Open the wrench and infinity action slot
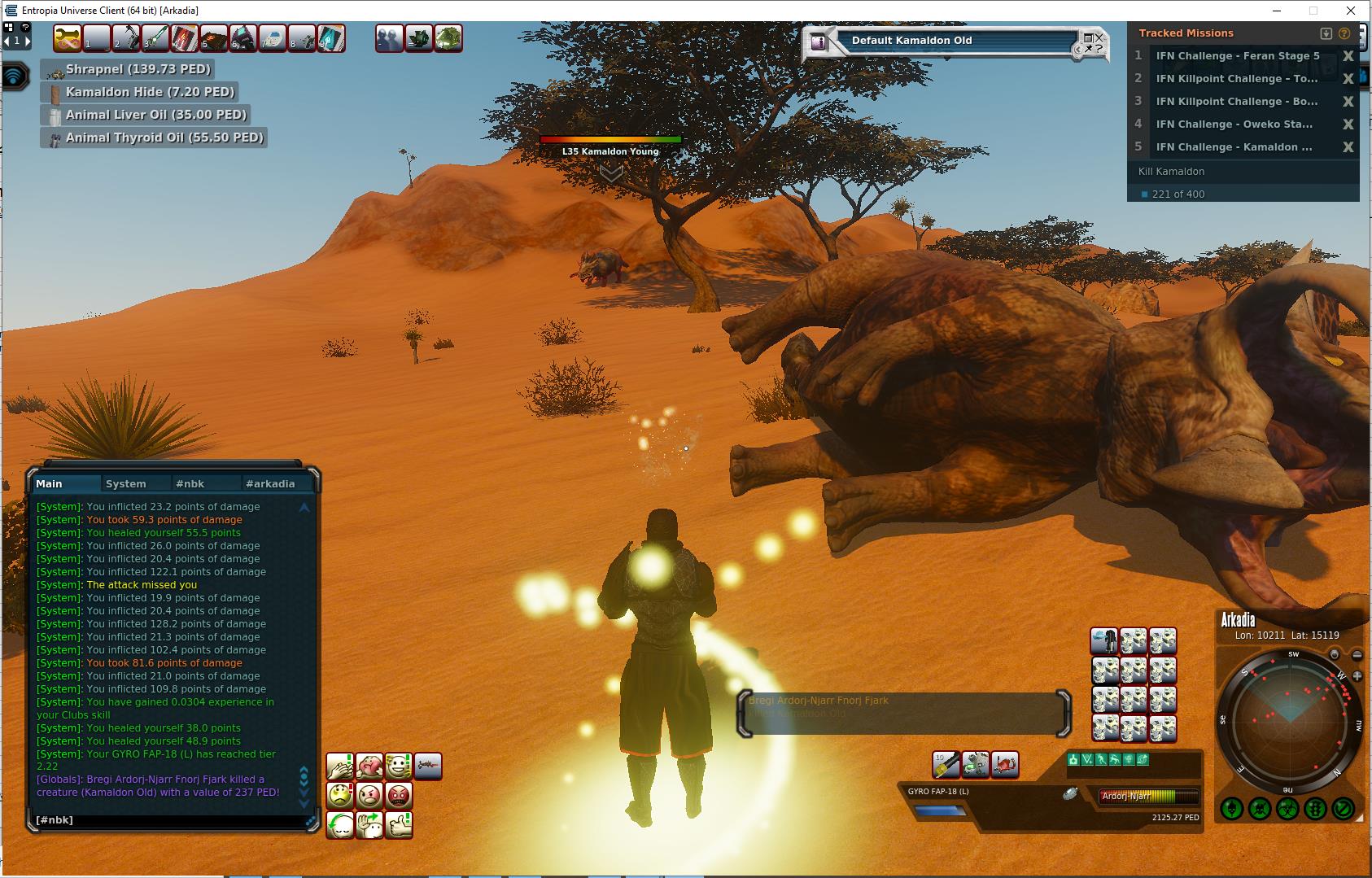This screenshot has width=1372, height=878. [x=68, y=38]
